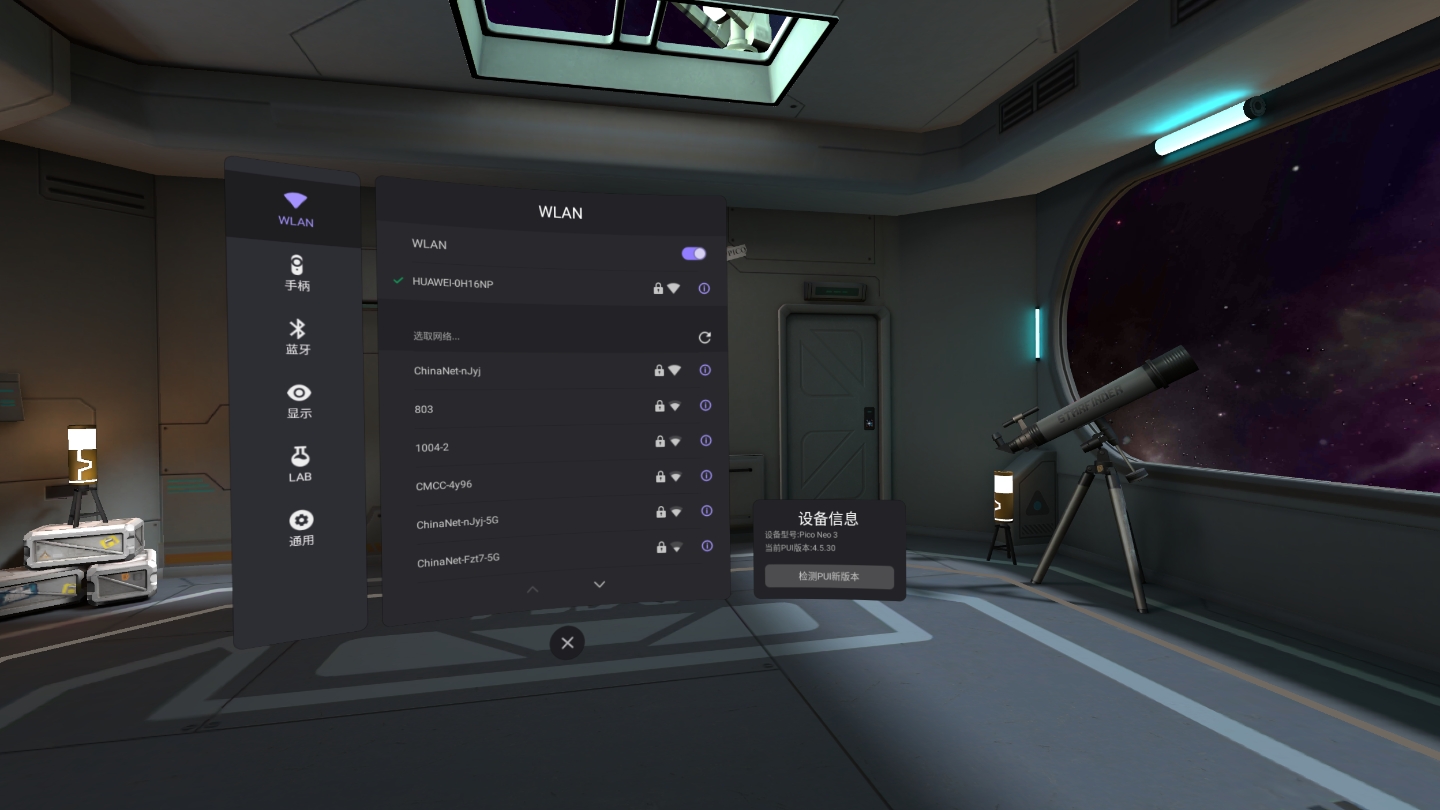Open display settings via the 显示 eye icon
1440x810 pixels.
tap(298, 400)
